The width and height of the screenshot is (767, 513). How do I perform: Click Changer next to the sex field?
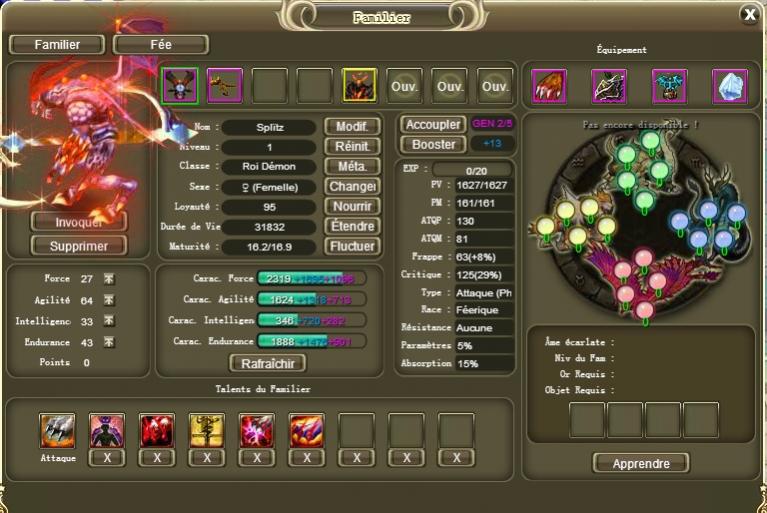click(x=351, y=186)
